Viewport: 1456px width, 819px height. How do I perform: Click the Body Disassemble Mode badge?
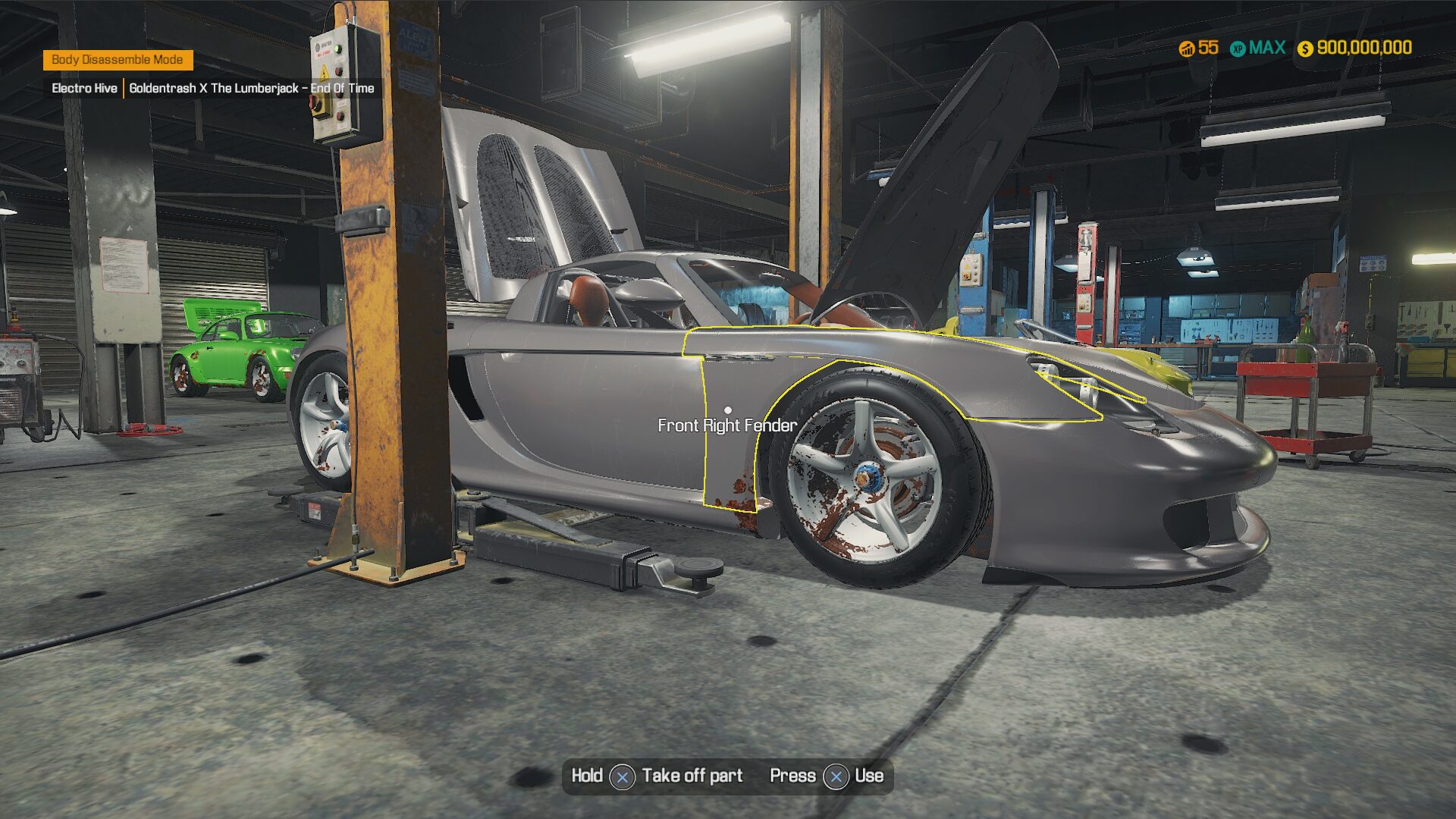(120, 58)
